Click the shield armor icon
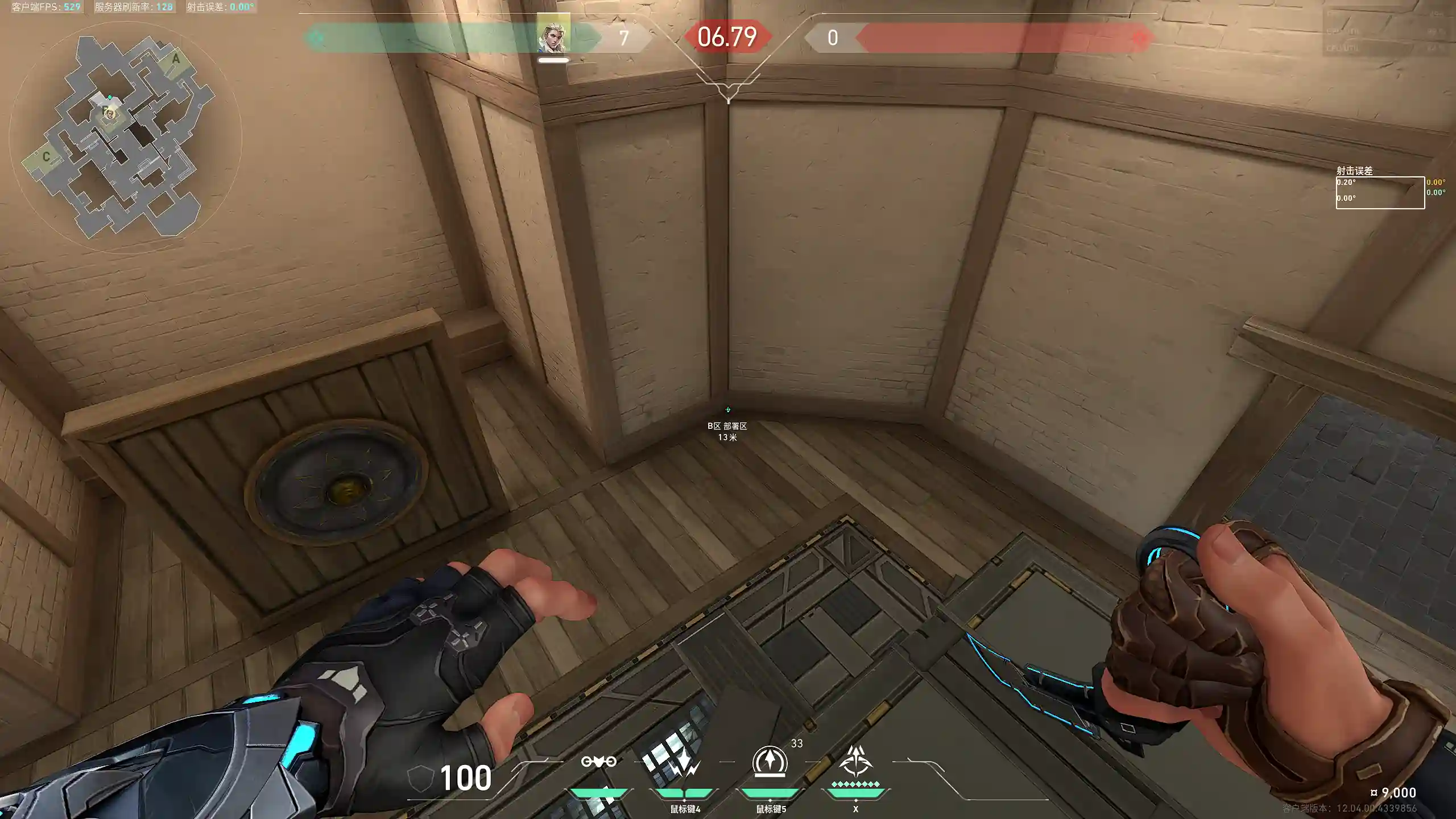 pos(420,778)
